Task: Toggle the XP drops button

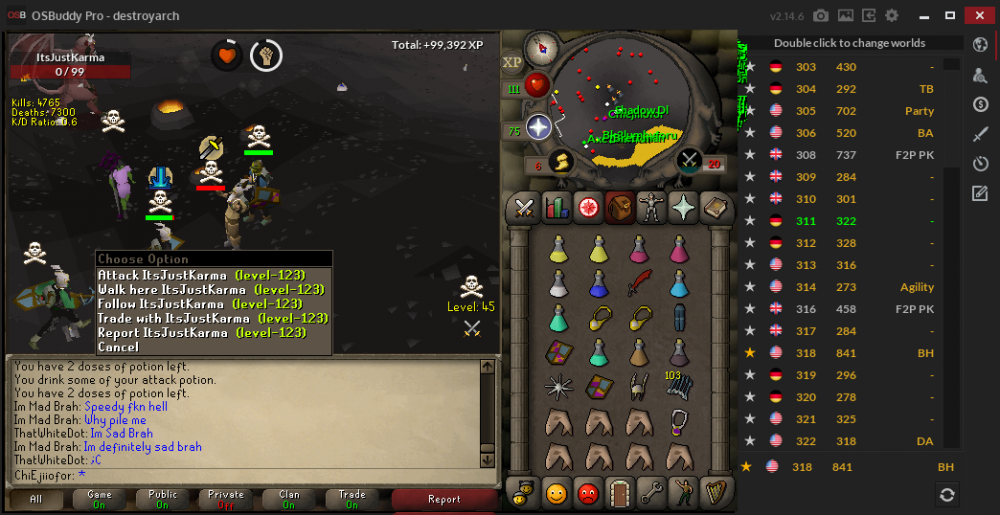Action: coord(512,62)
